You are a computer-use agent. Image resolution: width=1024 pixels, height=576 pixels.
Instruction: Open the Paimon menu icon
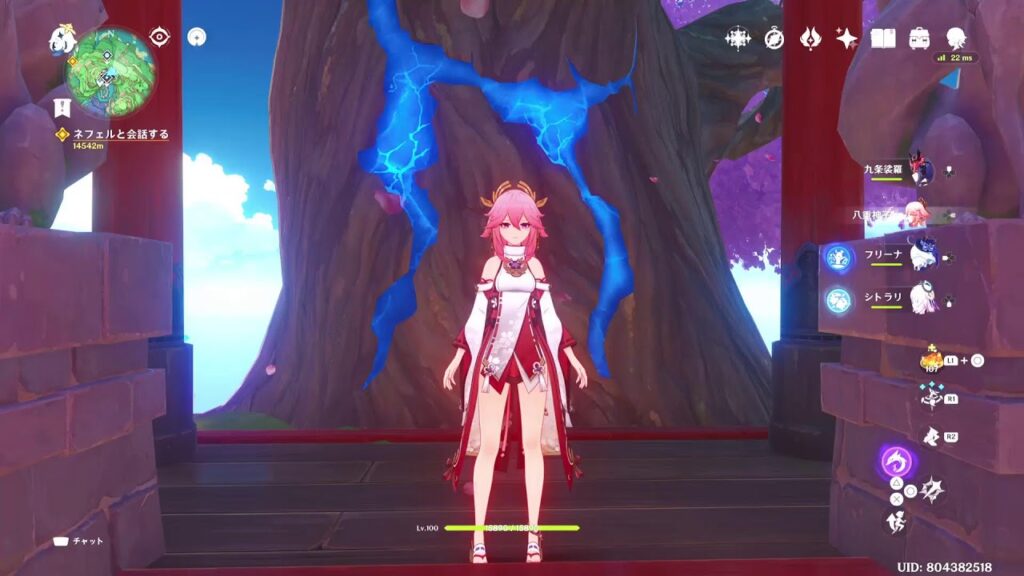click(x=62, y=41)
